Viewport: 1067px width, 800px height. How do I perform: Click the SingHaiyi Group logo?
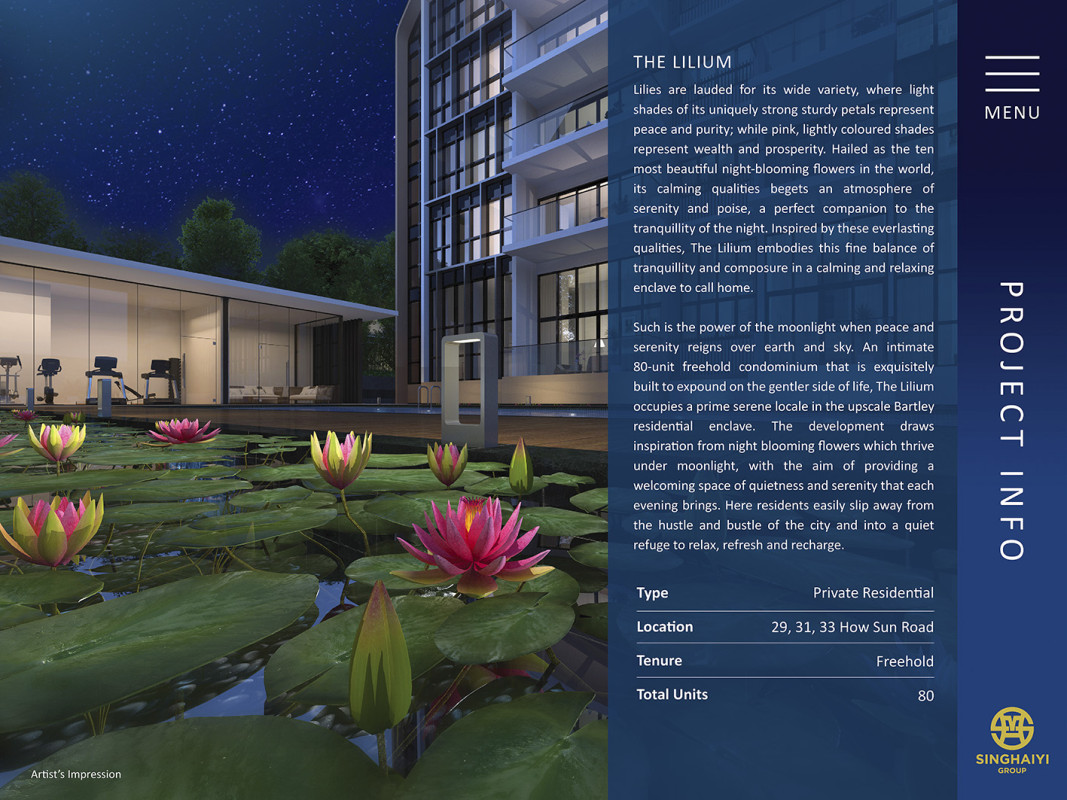click(1011, 738)
